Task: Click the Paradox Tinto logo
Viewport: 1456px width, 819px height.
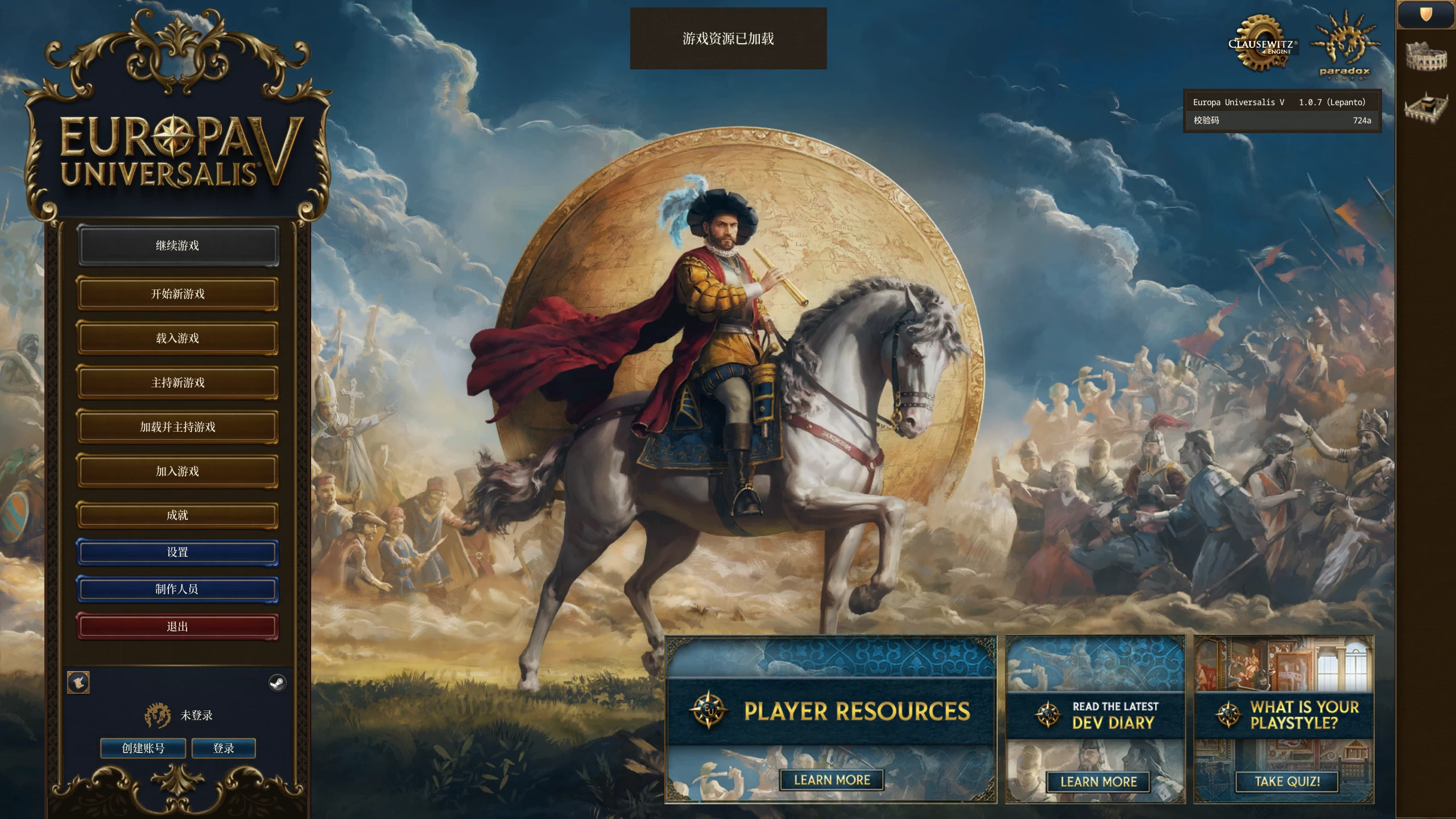Action: click(1344, 45)
